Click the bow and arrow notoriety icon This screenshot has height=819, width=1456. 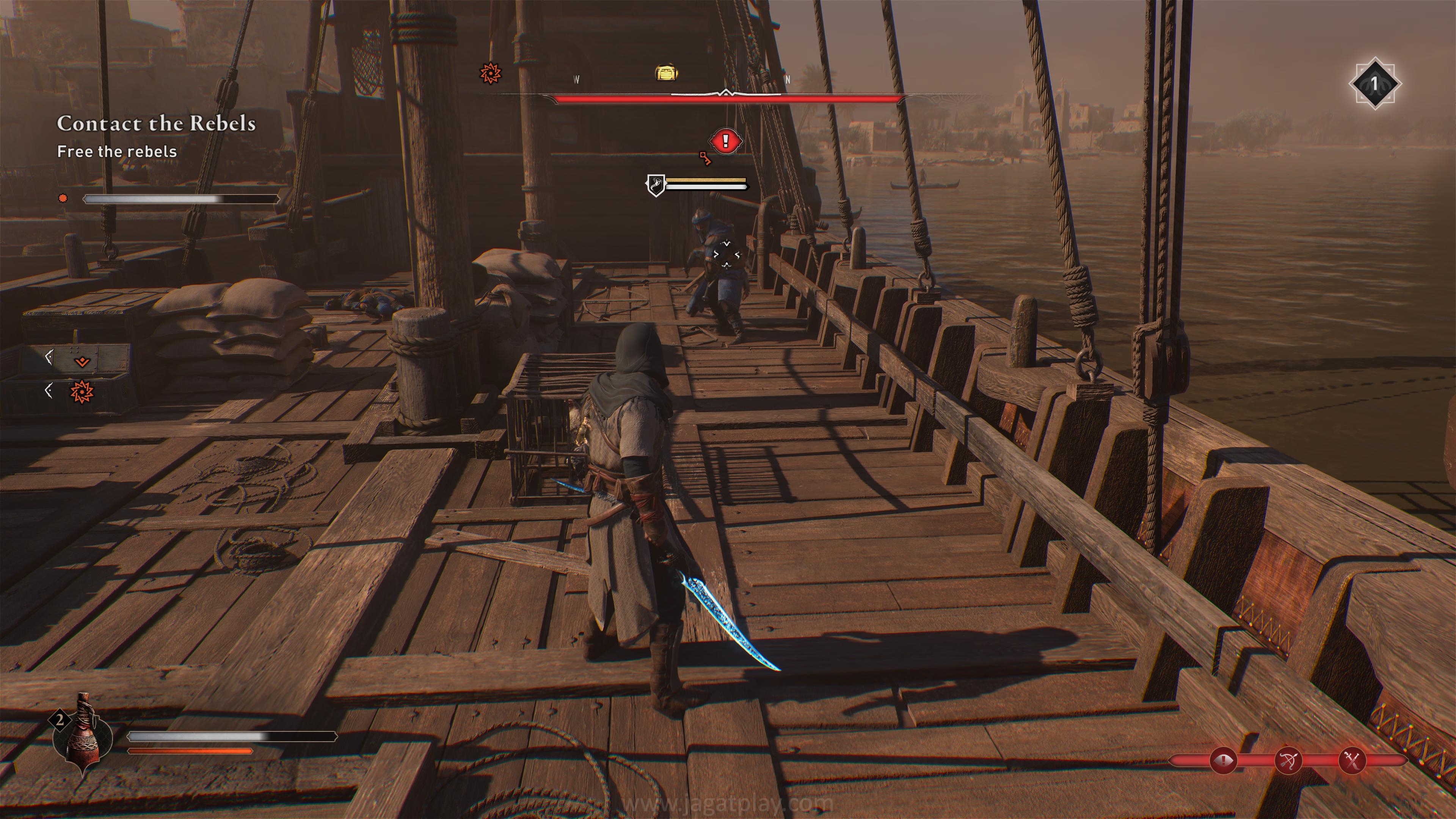click(1288, 761)
